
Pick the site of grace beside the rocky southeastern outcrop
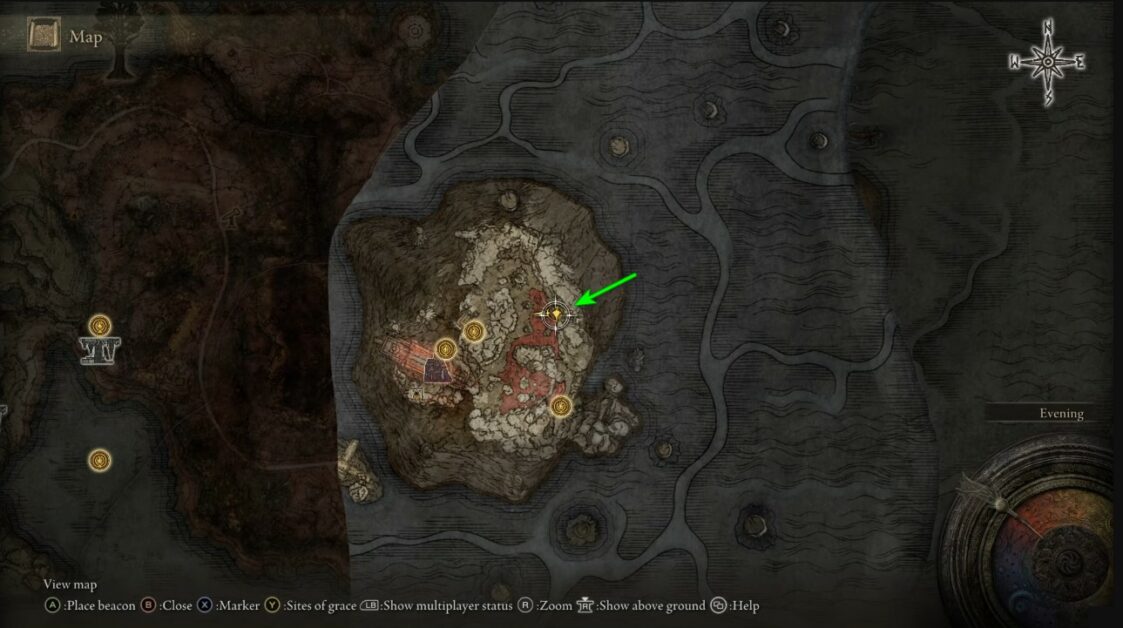click(561, 406)
